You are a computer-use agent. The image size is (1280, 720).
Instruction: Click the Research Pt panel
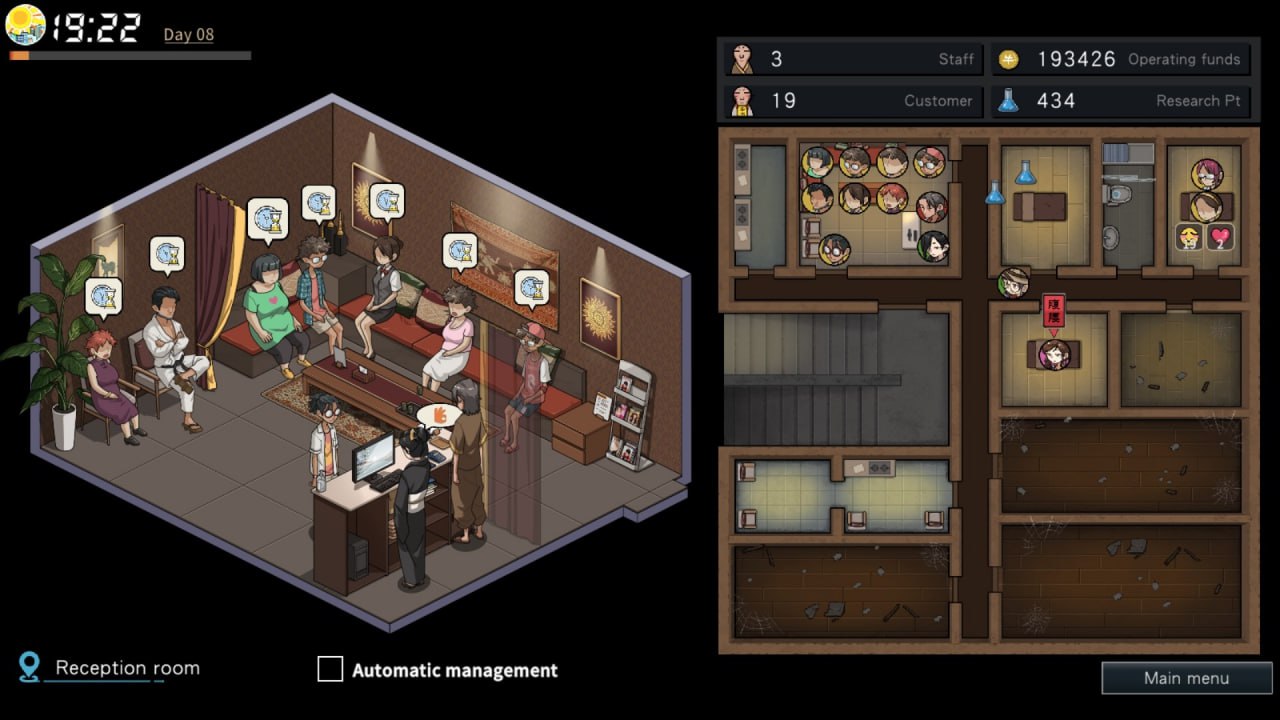1120,100
